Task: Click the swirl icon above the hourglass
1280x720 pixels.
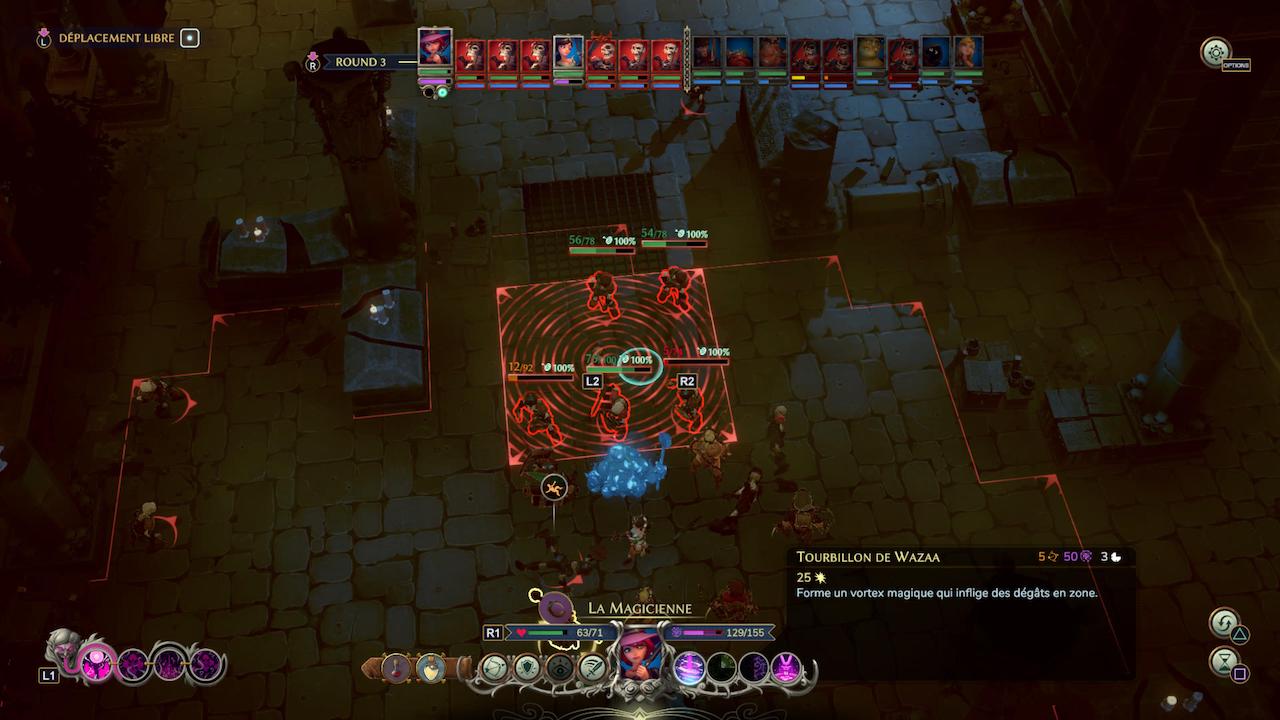Action: (1224, 624)
